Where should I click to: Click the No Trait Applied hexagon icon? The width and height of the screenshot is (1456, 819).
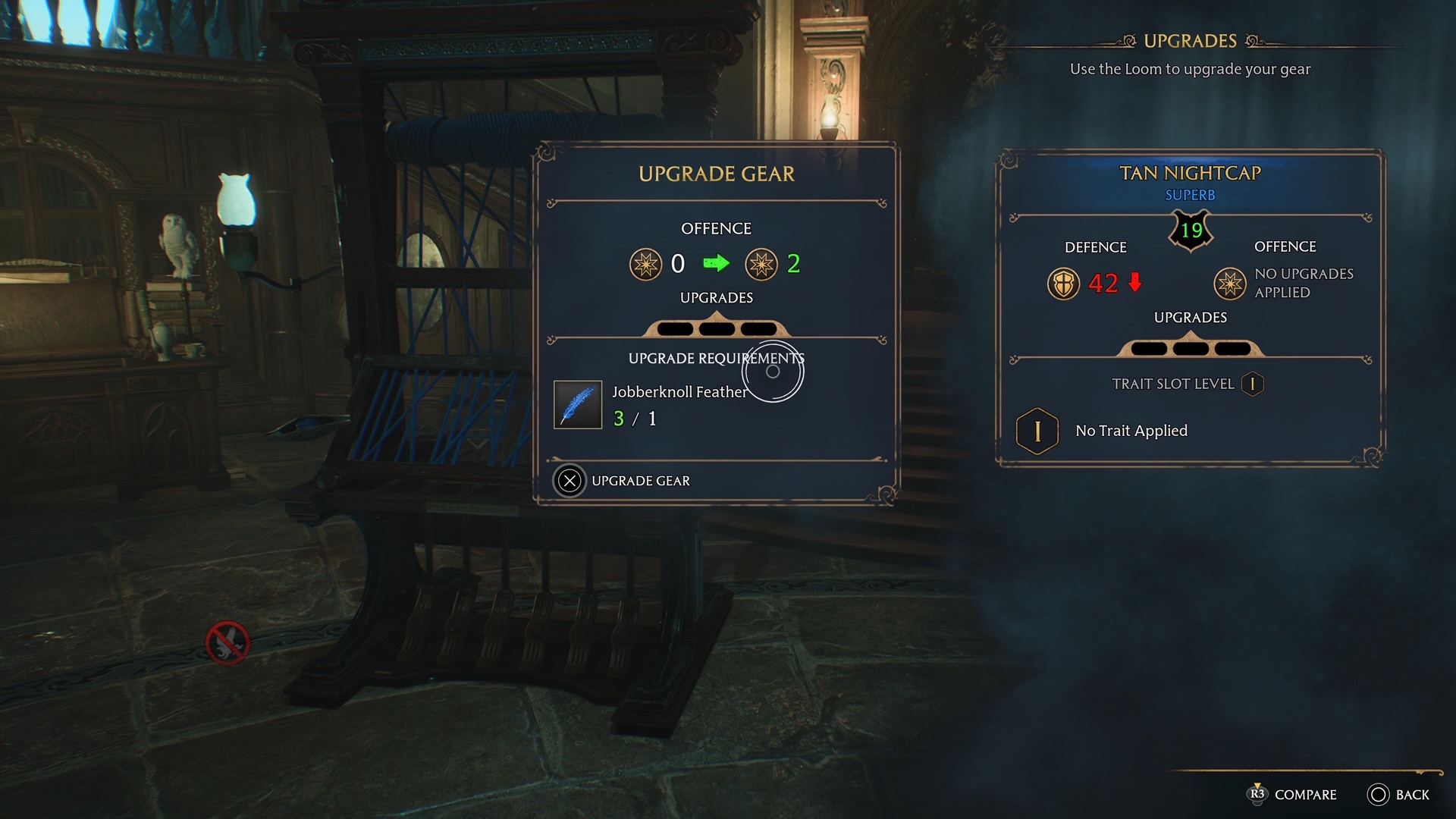point(1037,430)
